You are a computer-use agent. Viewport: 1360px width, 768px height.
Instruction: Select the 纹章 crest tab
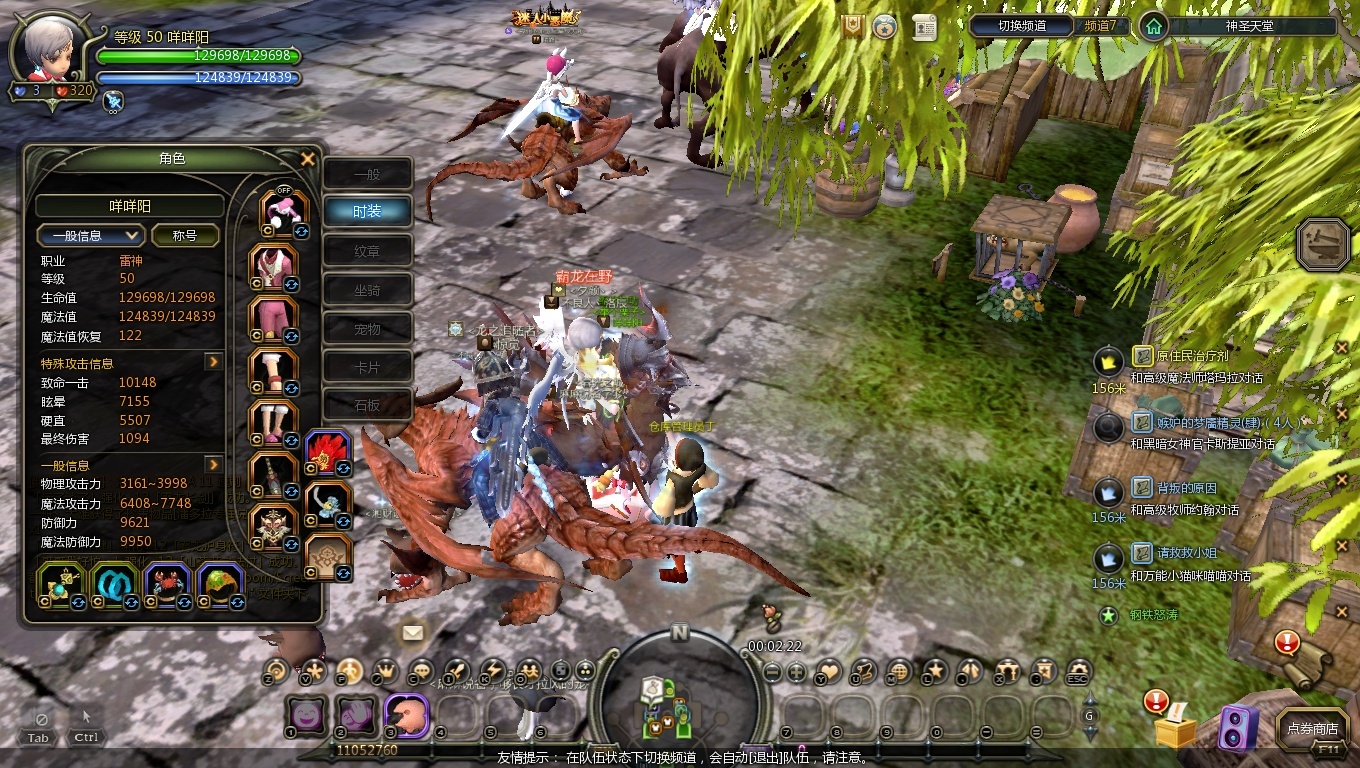(x=367, y=250)
